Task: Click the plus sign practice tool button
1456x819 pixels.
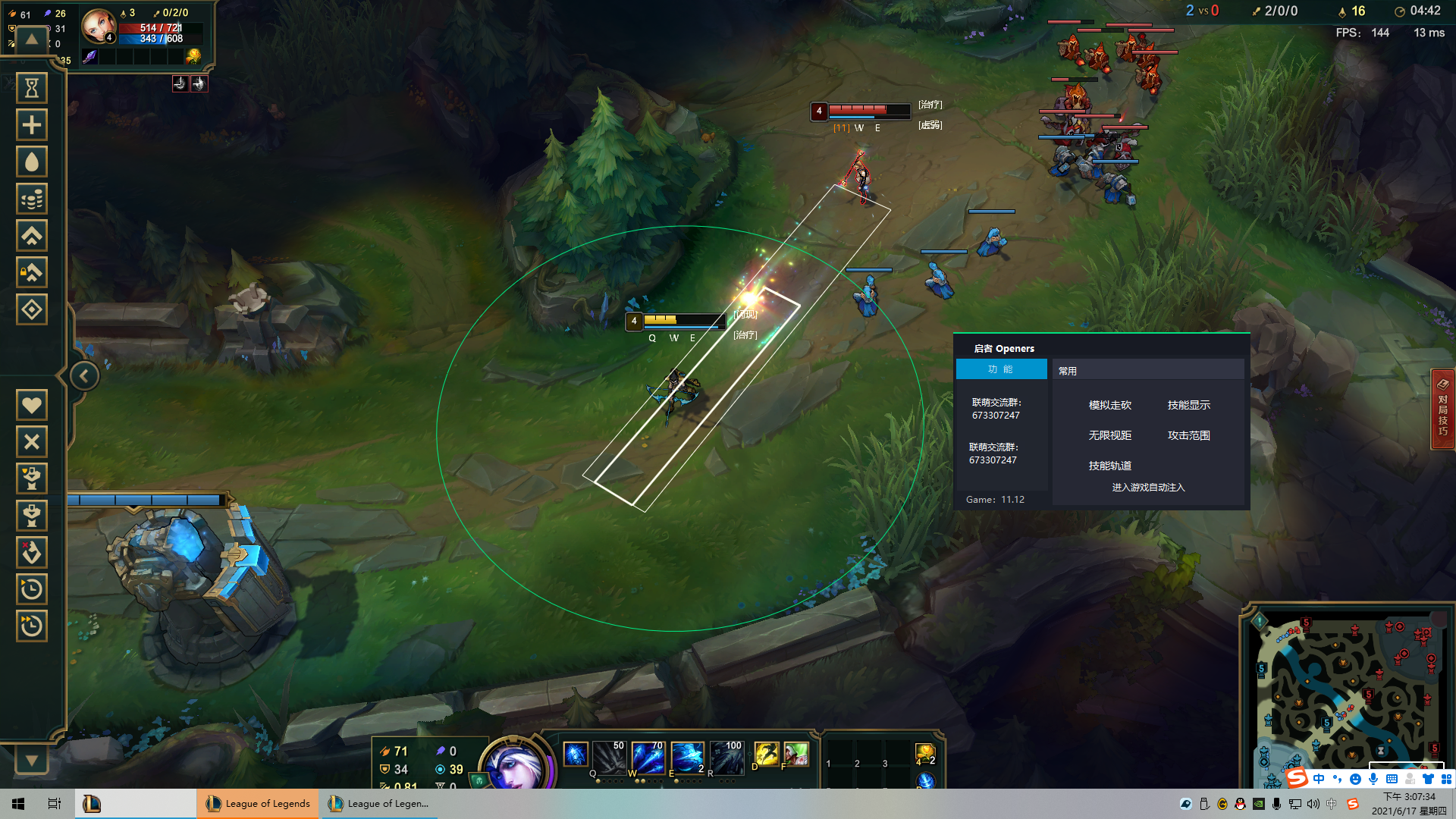Action: pos(32,125)
